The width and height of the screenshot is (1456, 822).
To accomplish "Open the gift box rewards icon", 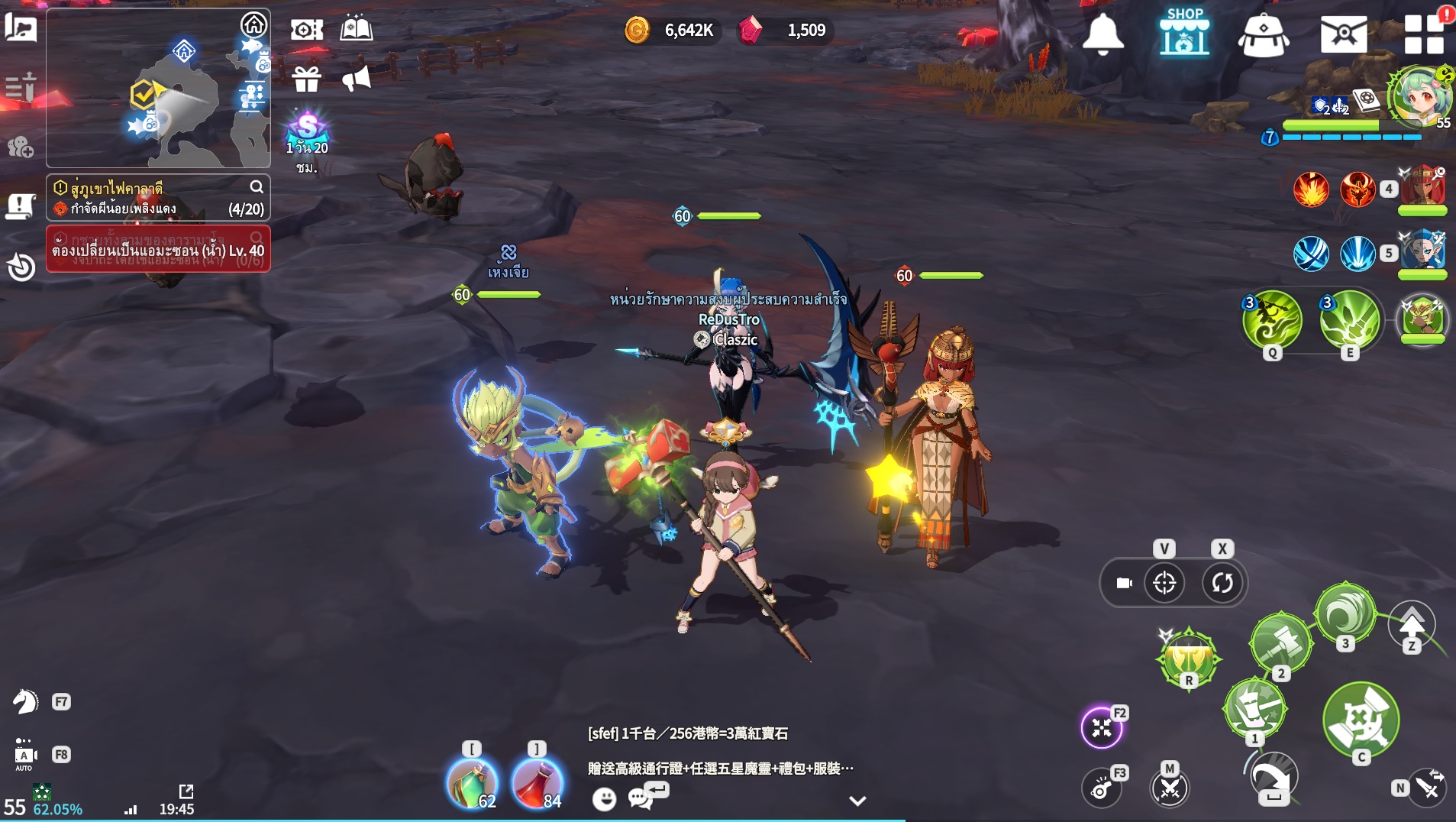I will [306, 79].
